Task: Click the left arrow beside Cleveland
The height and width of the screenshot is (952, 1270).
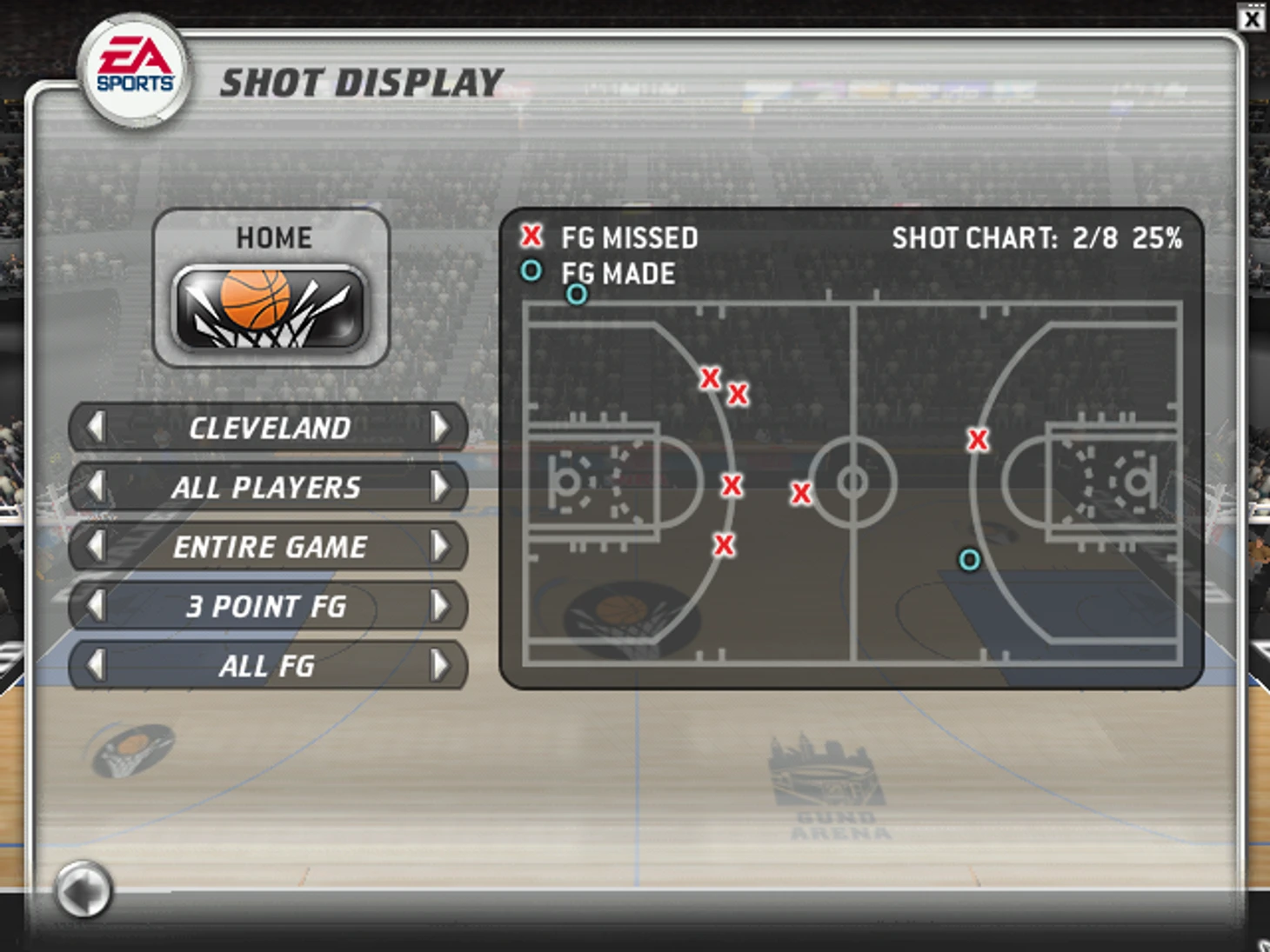Action: click(x=96, y=427)
